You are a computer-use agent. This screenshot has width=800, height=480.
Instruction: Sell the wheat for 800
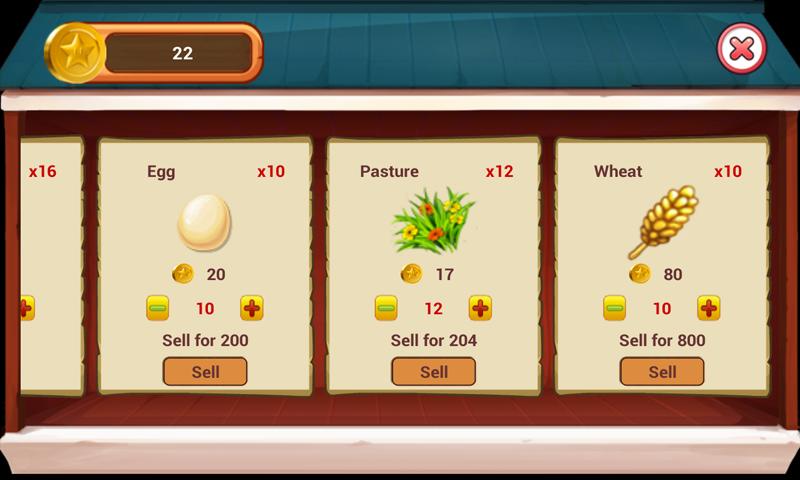pos(662,372)
